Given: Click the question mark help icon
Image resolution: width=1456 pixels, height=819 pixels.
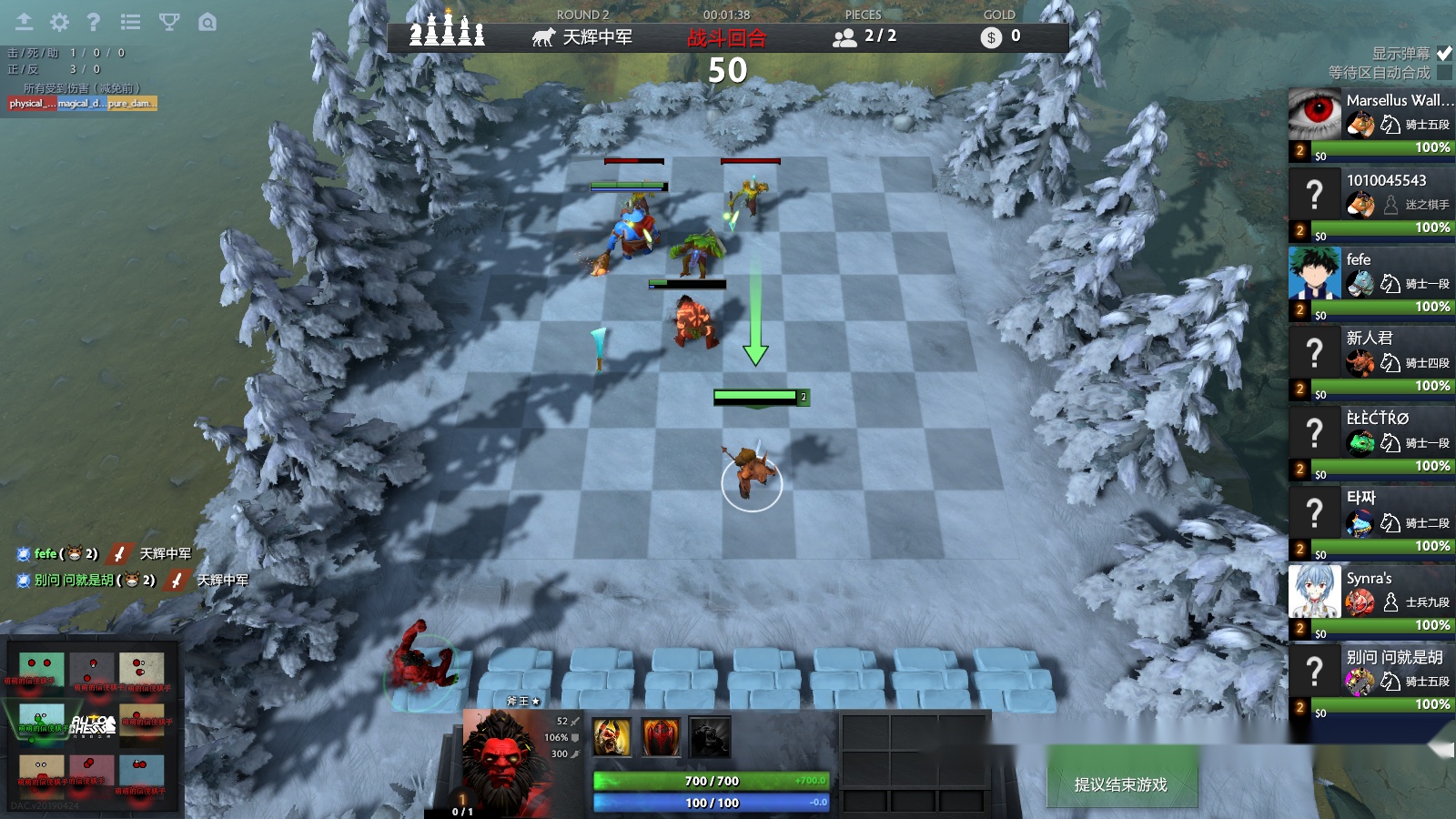Looking at the screenshot, I should tap(93, 22).
